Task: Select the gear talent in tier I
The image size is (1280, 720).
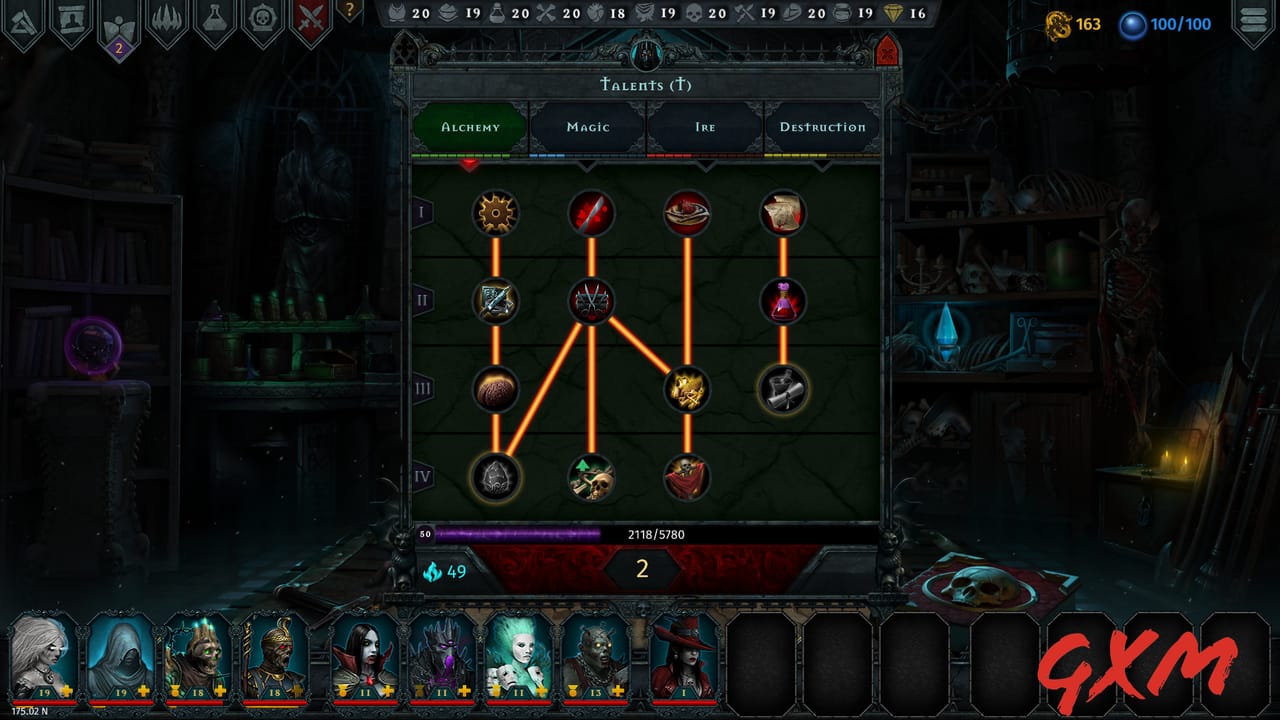Action: [x=495, y=212]
